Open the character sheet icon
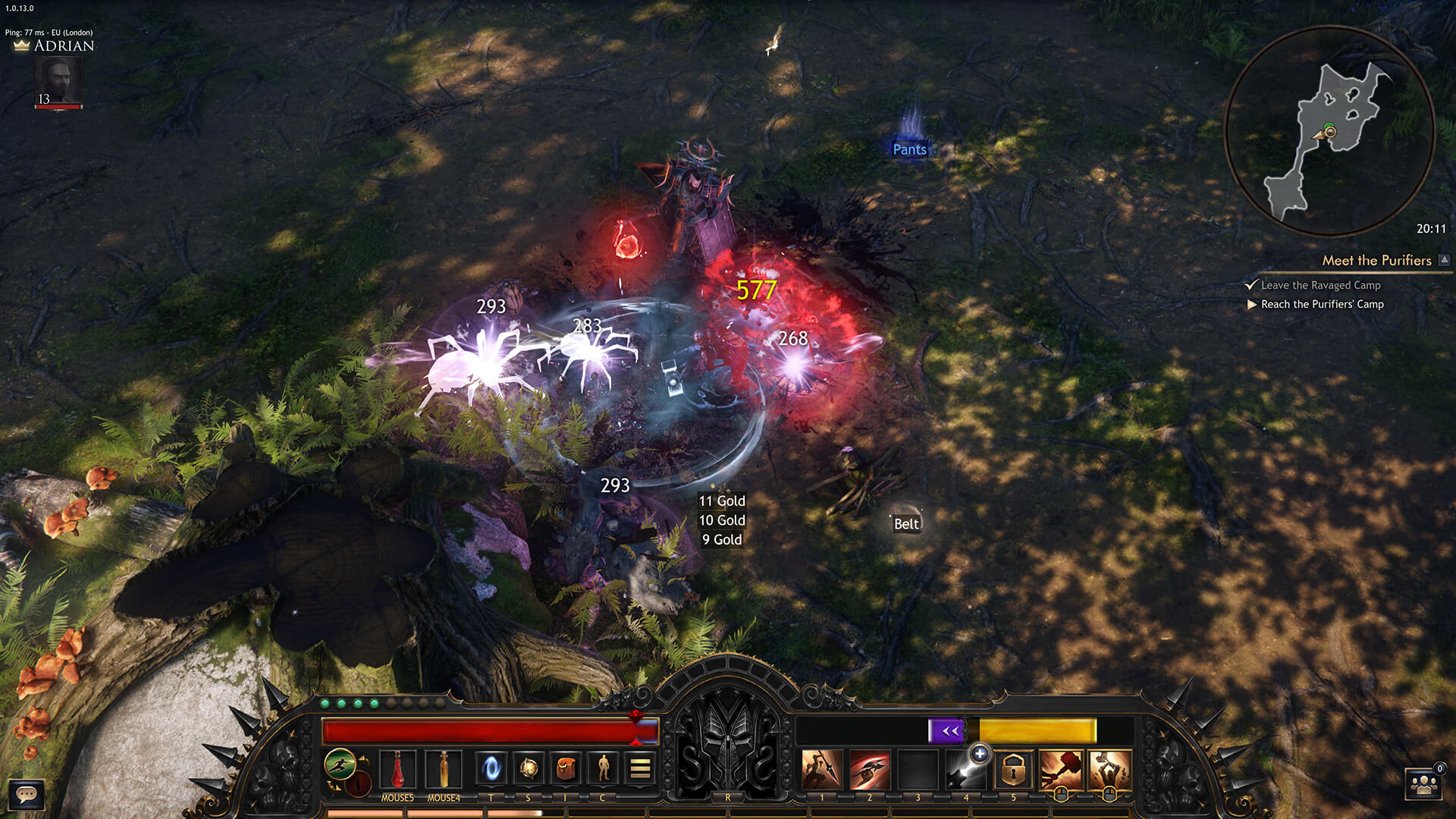Screen dimensions: 1456x819 (603, 769)
